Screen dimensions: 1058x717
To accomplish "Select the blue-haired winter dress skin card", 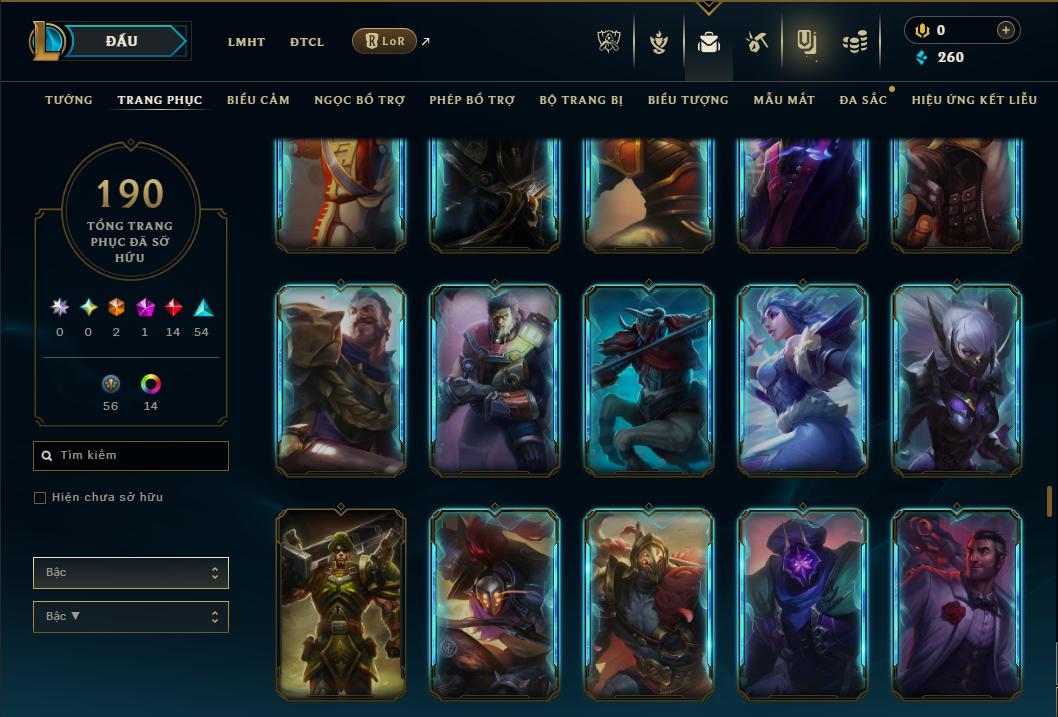I will tap(802, 379).
